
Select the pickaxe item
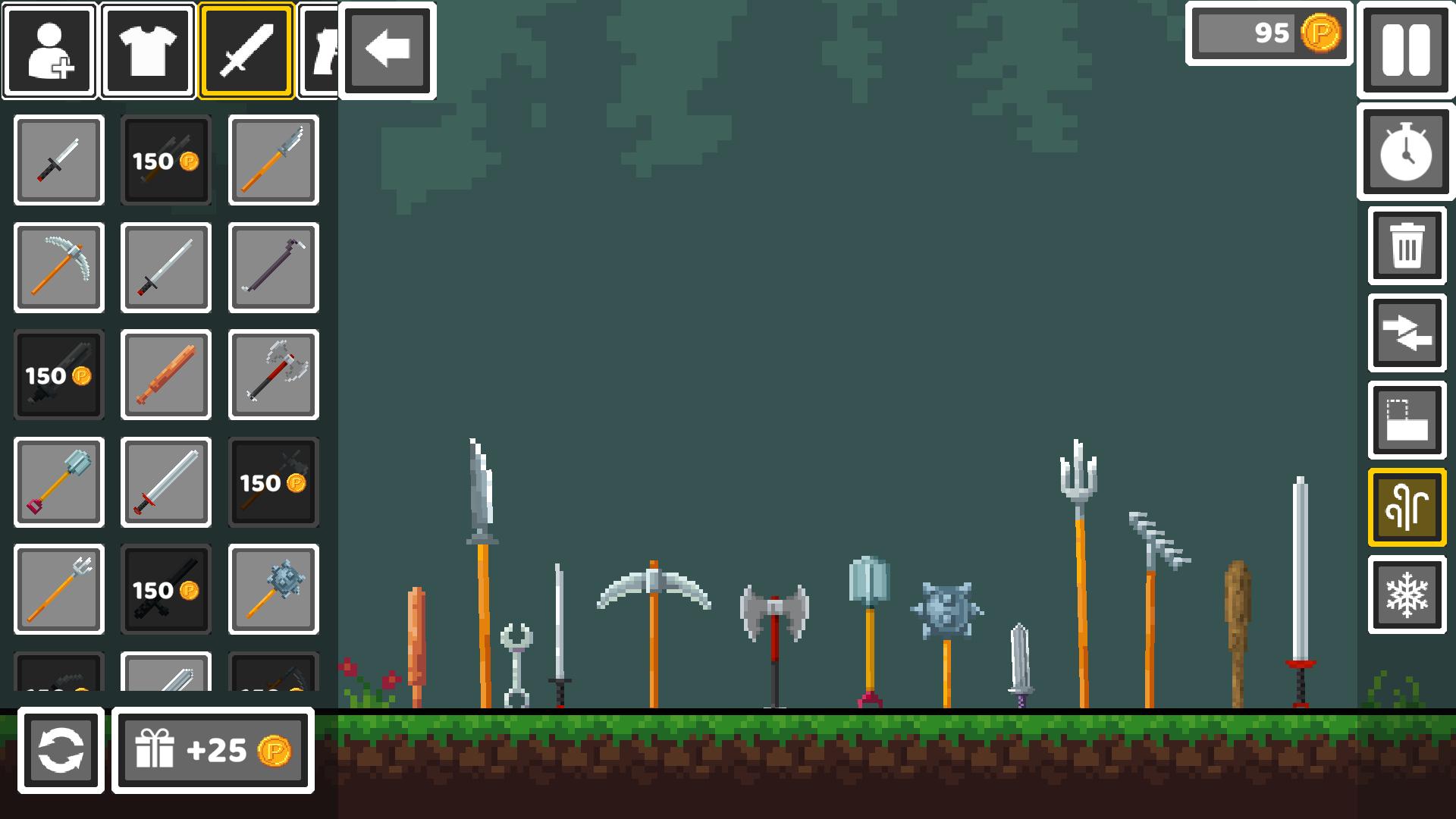58,268
